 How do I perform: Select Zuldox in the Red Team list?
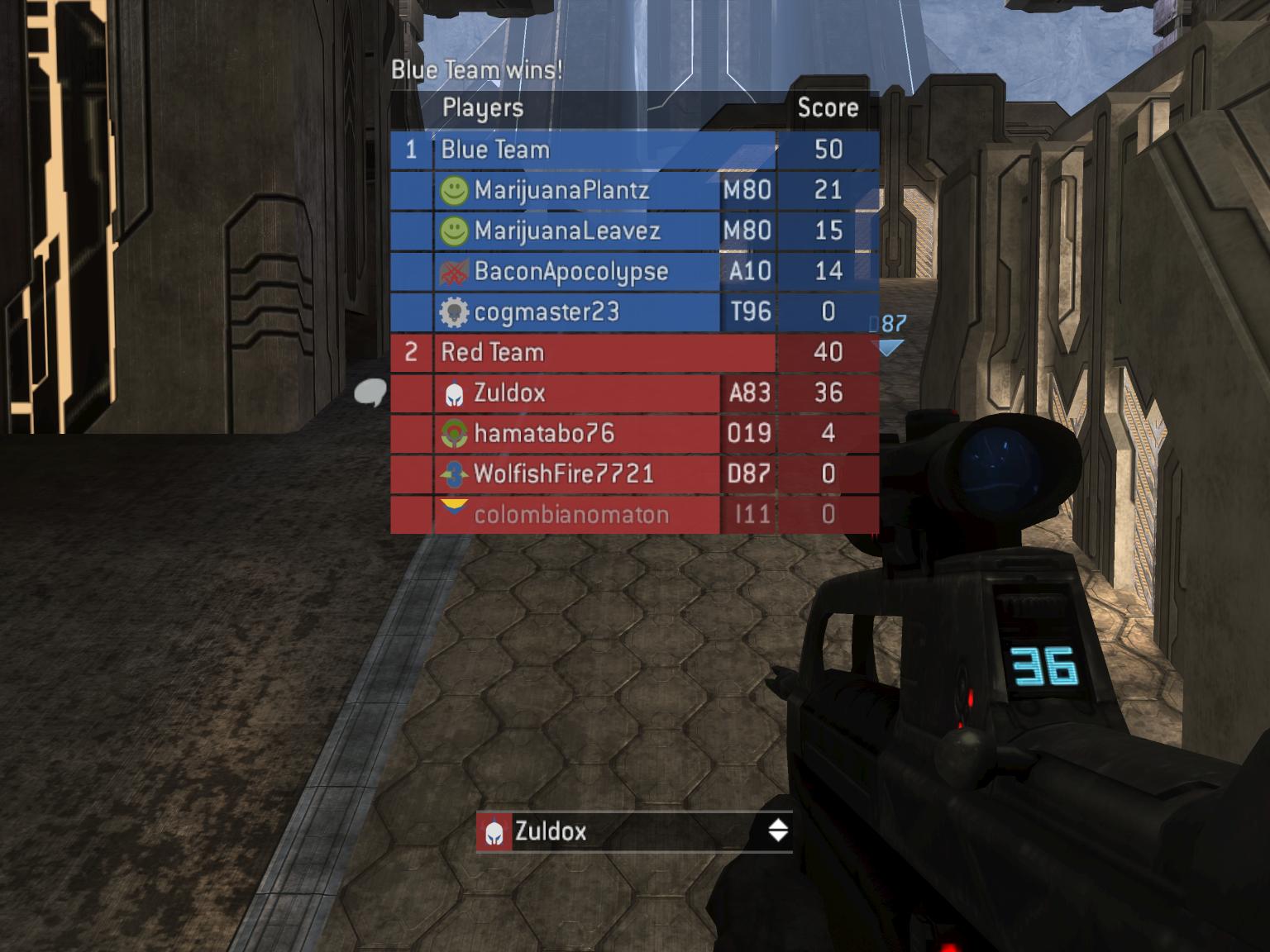pyautogui.click(x=509, y=393)
